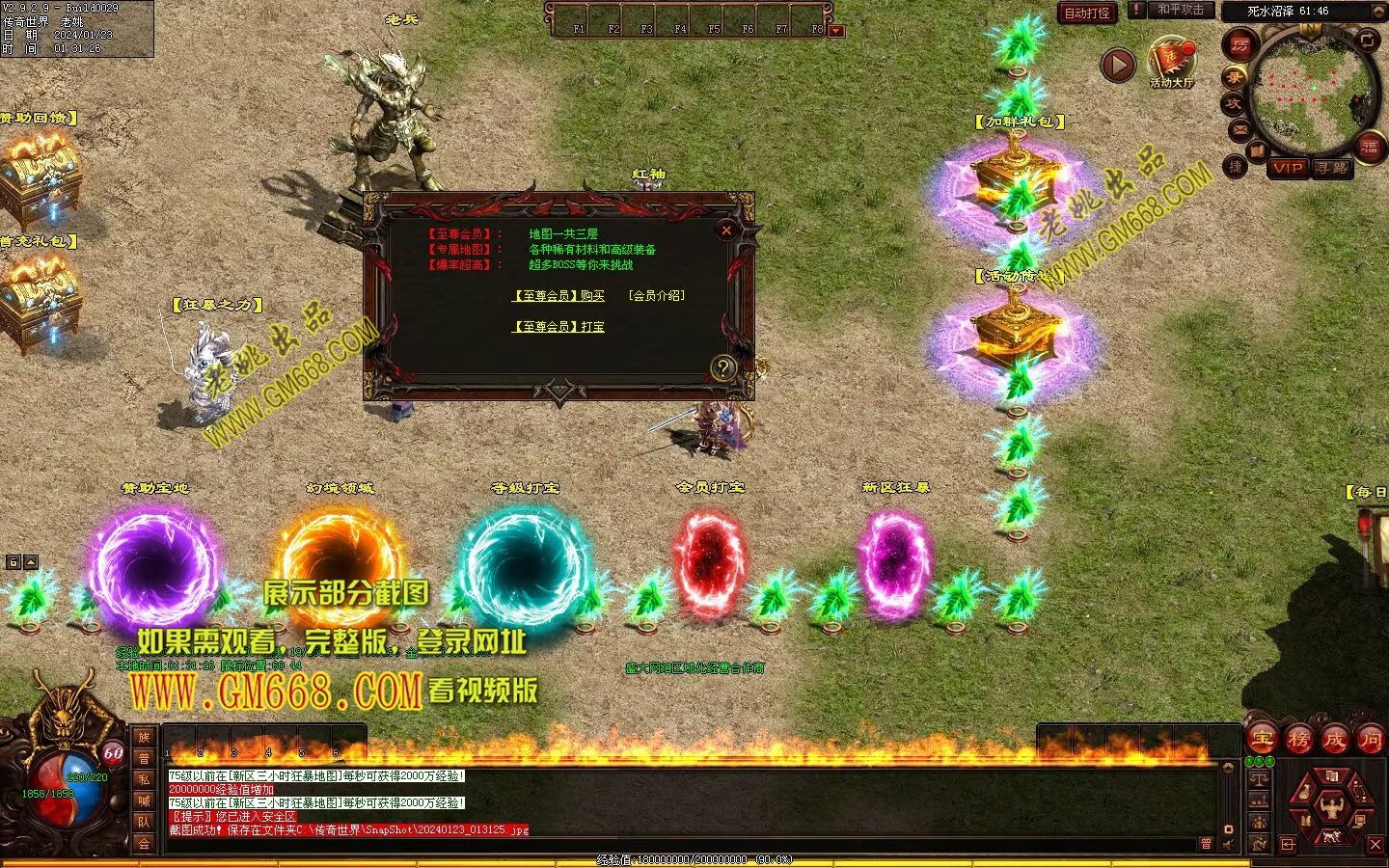
Task: Show the 榜 ranking round button
Action: pyautogui.click(x=1298, y=740)
